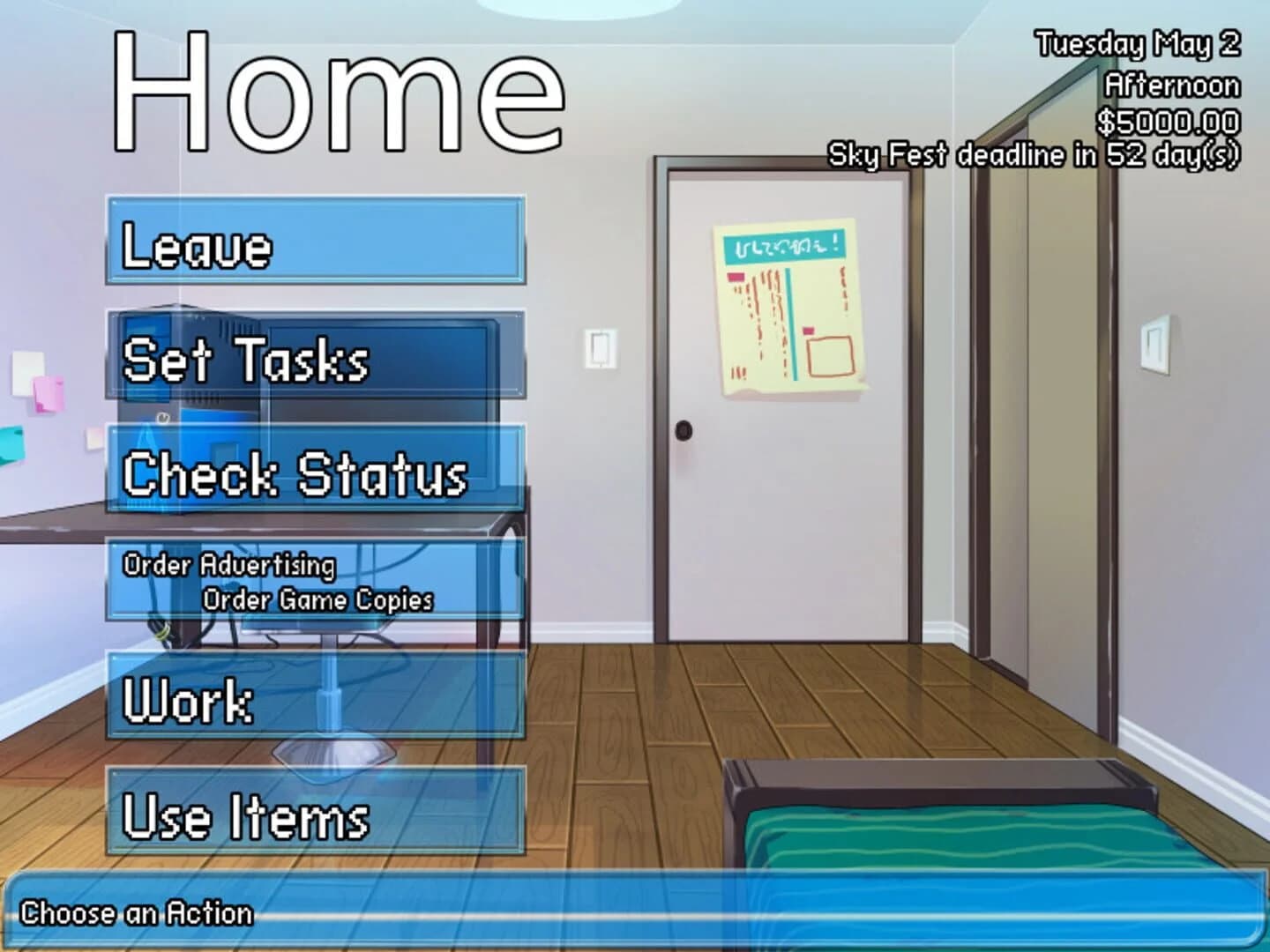The height and width of the screenshot is (952, 1270).
Task: Open Use Items
Action: pyautogui.click(x=313, y=822)
